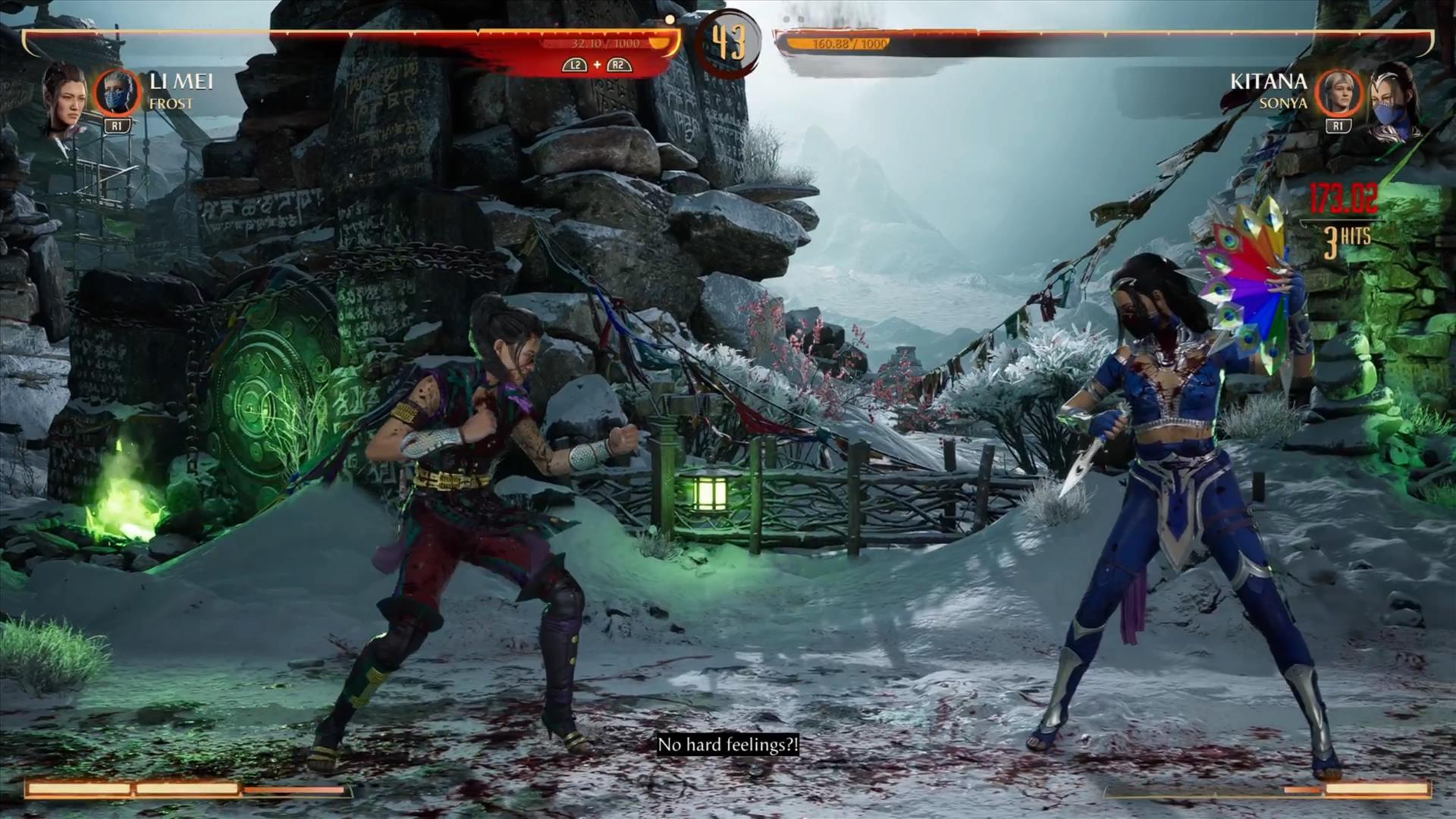Activate the Frost kameo icon
The width and height of the screenshot is (1456, 819).
(x=117, y=93)
